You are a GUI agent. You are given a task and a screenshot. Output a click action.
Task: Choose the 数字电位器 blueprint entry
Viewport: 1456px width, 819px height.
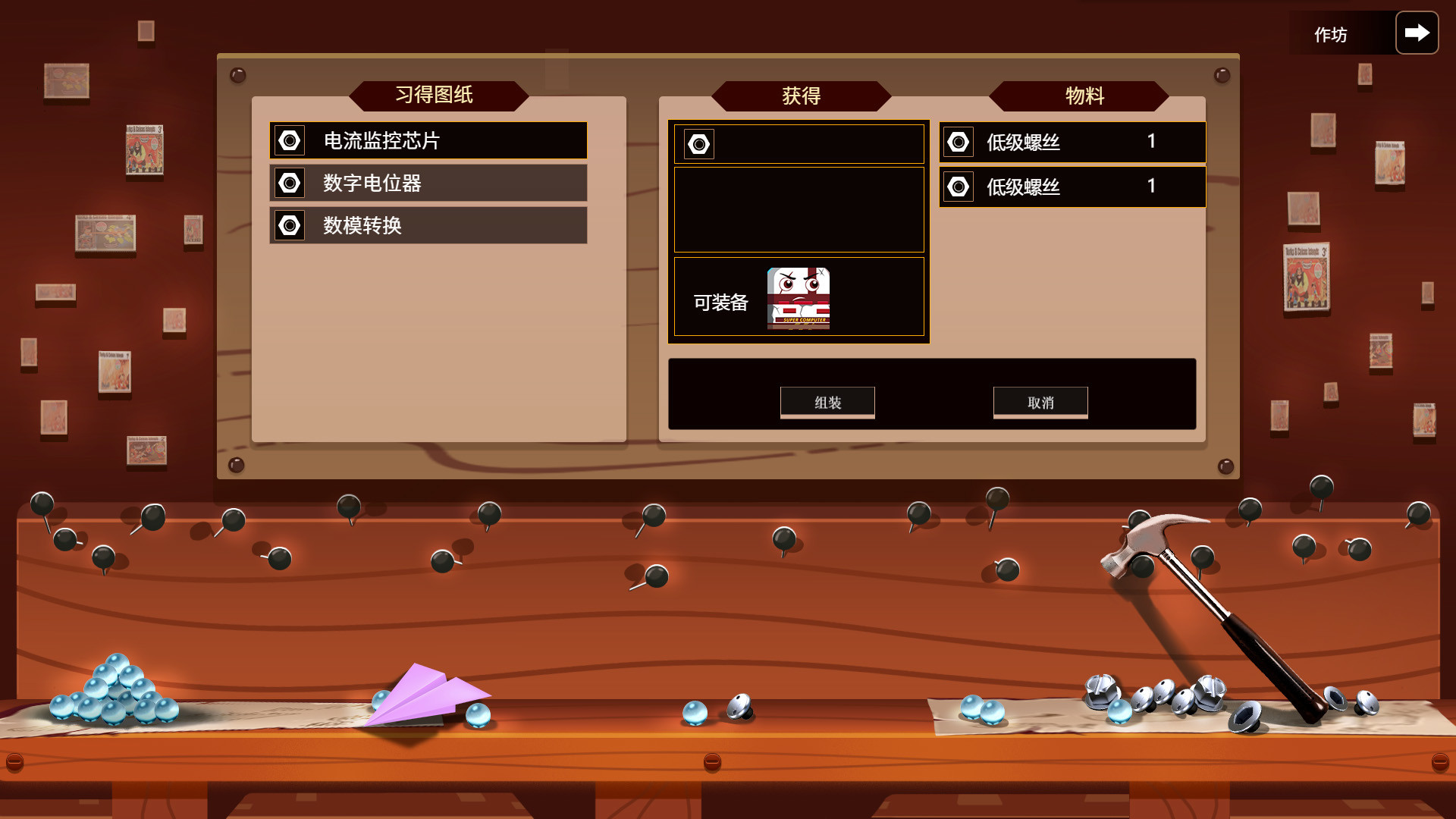coord(427,183)
